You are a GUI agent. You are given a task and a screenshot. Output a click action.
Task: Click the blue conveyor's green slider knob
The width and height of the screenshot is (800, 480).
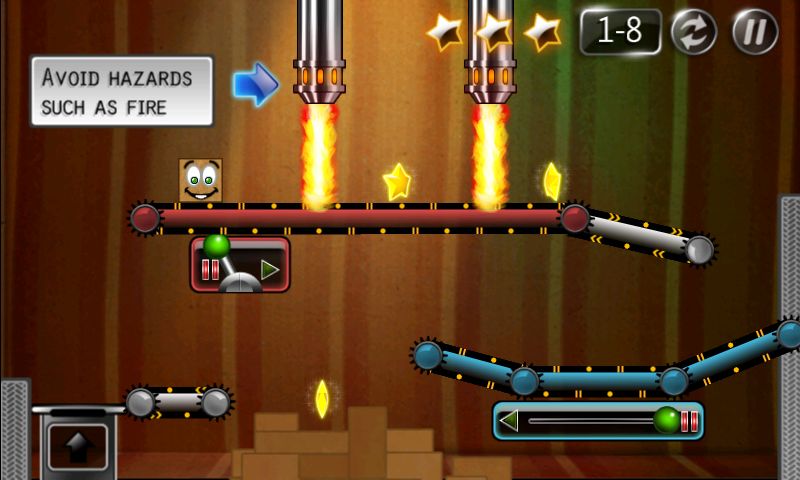coord(666,420)
